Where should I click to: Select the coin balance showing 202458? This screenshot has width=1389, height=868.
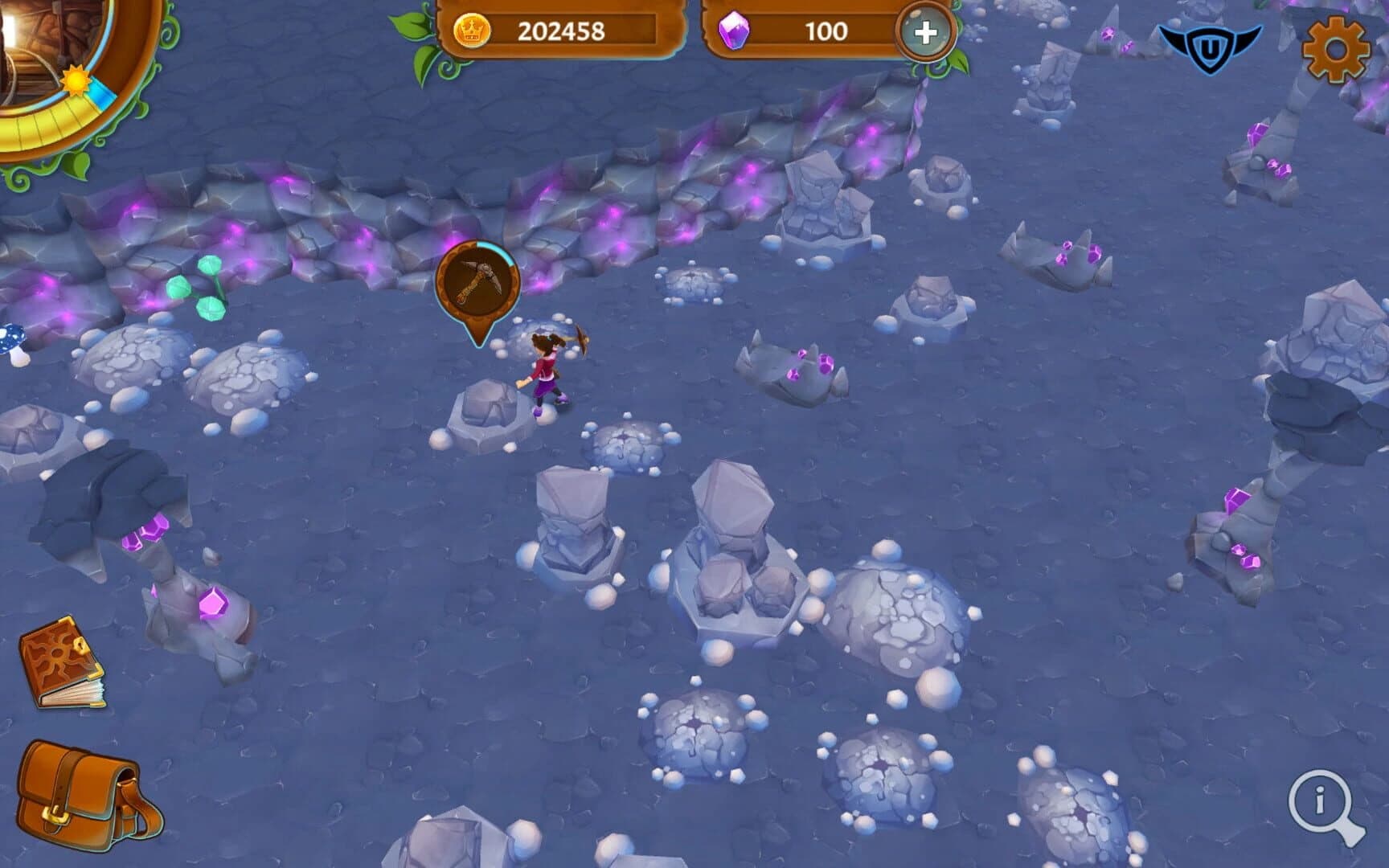[563, 31]
